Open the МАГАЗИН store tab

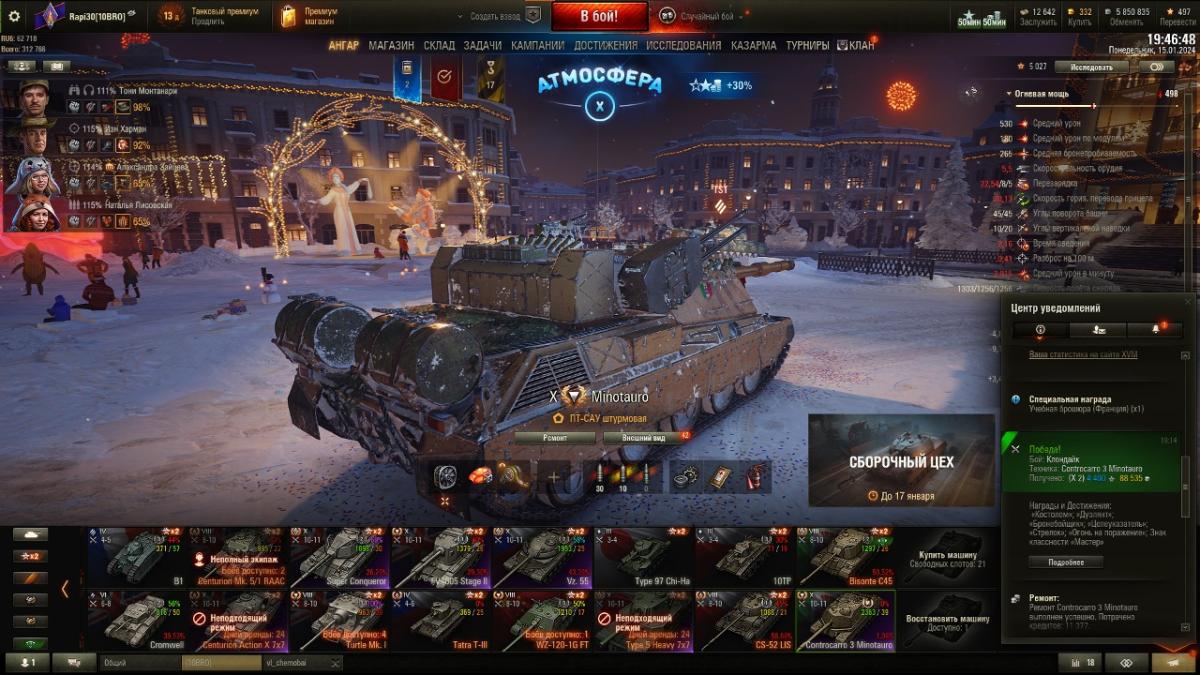391,46
